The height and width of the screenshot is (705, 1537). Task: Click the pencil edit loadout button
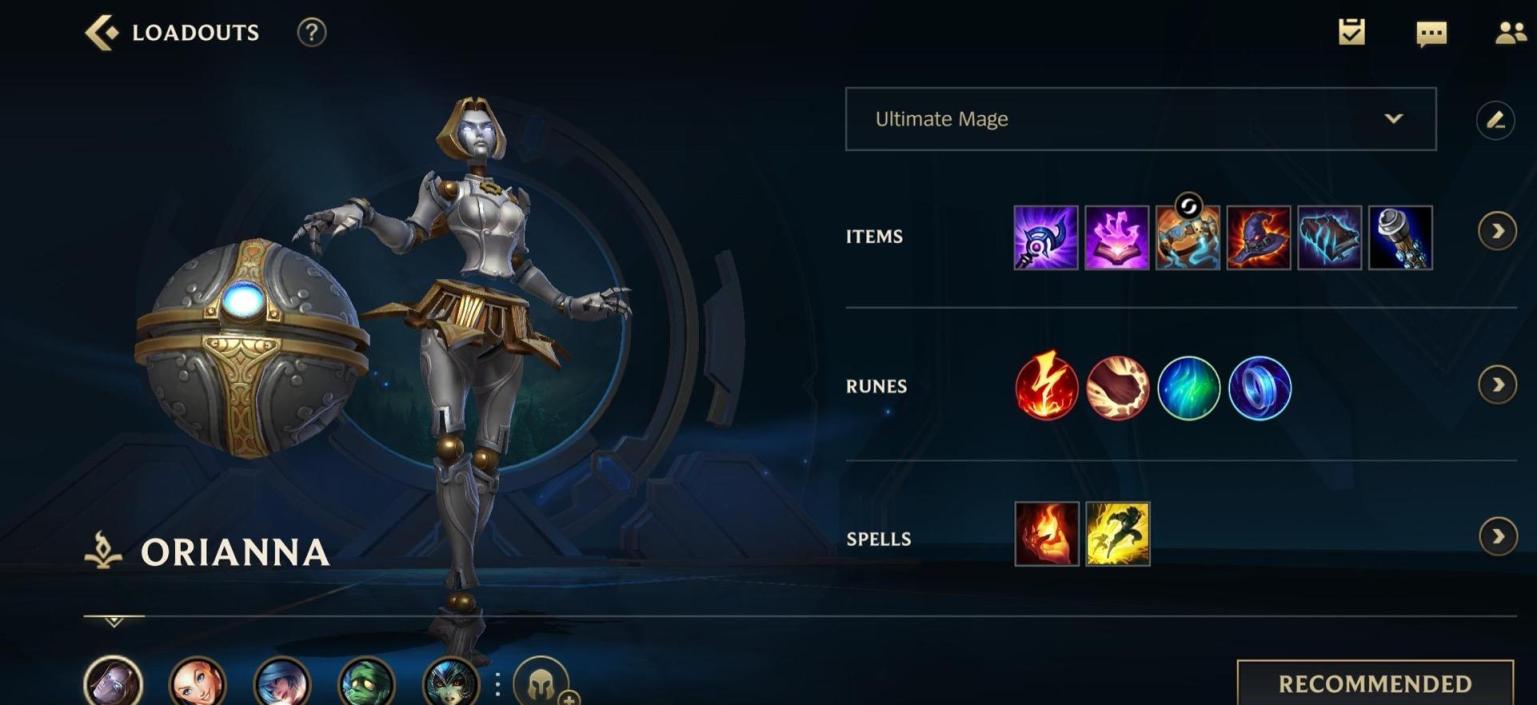(1494, 120)
